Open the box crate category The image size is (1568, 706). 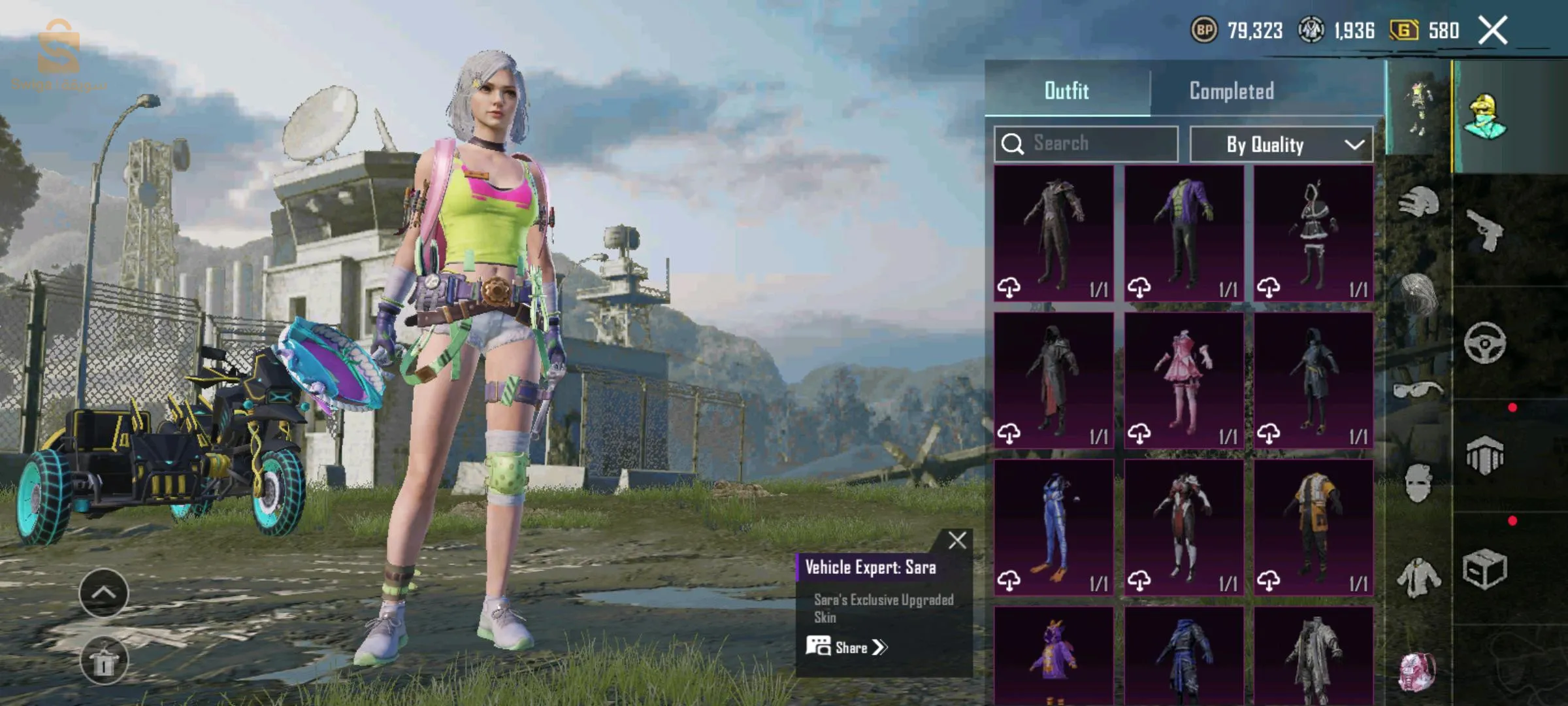pyautogui.click(x=1484, y=569)
